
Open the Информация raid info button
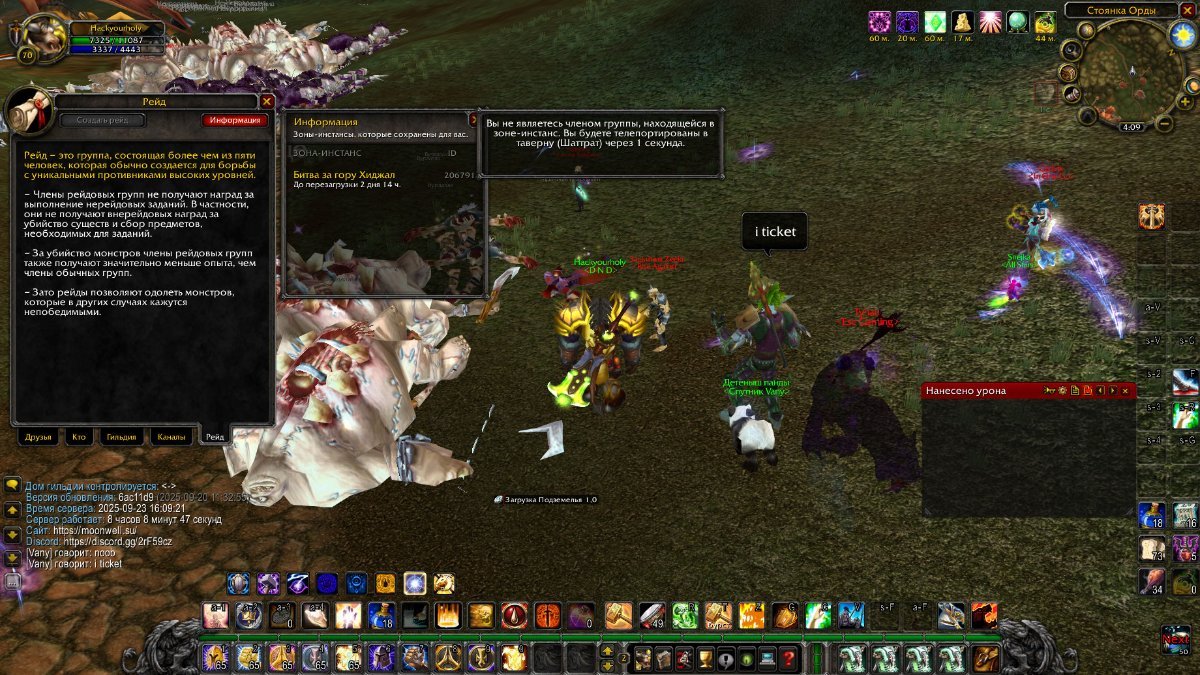coord(235,120)
